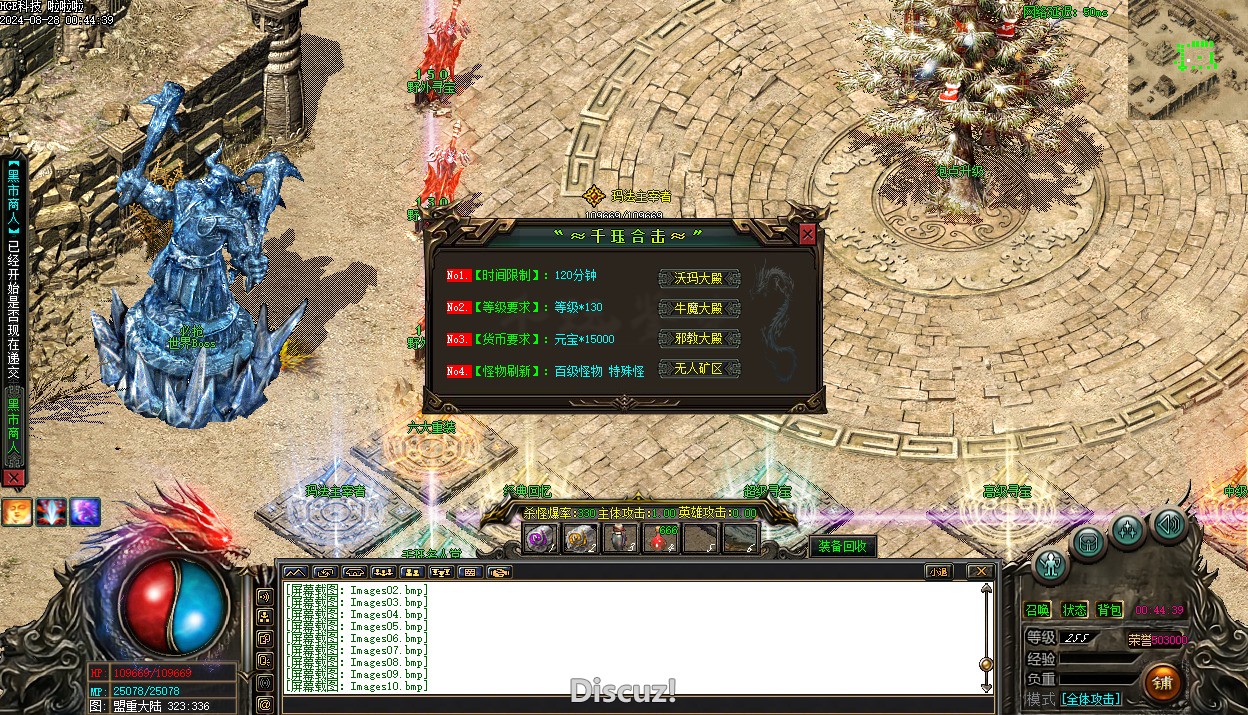
Task: Use the red potion in hotbar slot 4
Action: pos(661,539)
